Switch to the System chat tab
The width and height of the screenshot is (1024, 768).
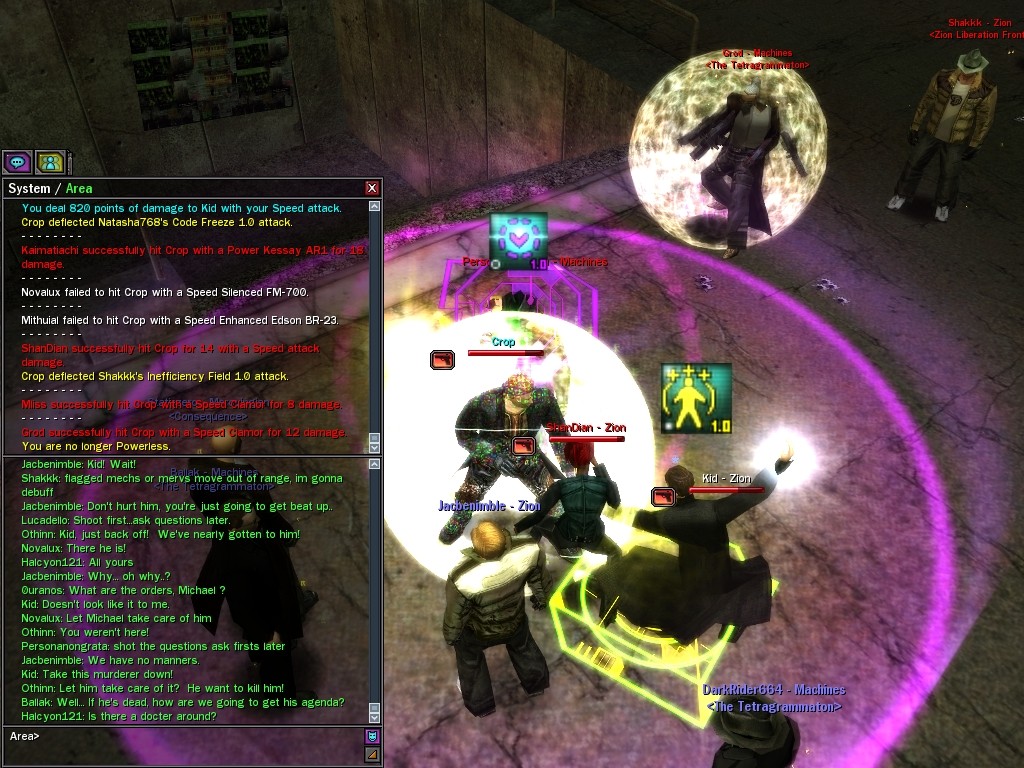click(28, 188)
